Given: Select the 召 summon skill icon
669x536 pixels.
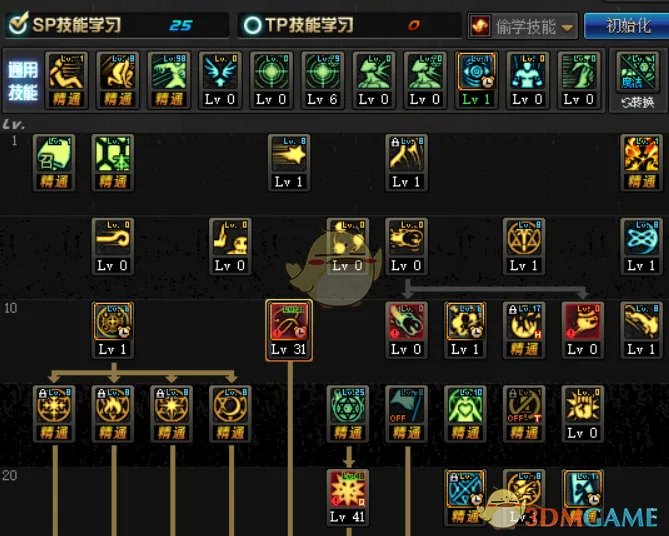Looking at the screenshot, I should coord(55,155).
